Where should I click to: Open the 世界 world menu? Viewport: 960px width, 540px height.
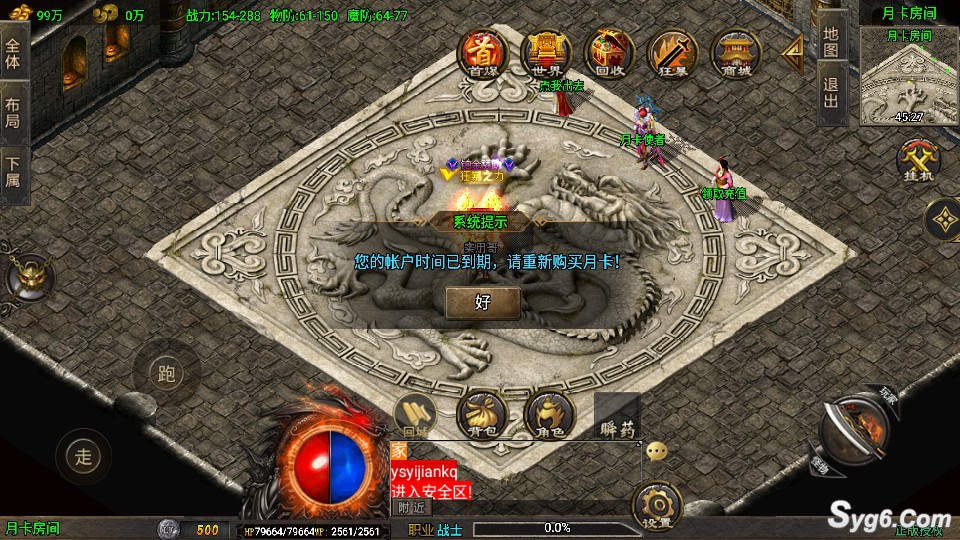tap(545, 53)
